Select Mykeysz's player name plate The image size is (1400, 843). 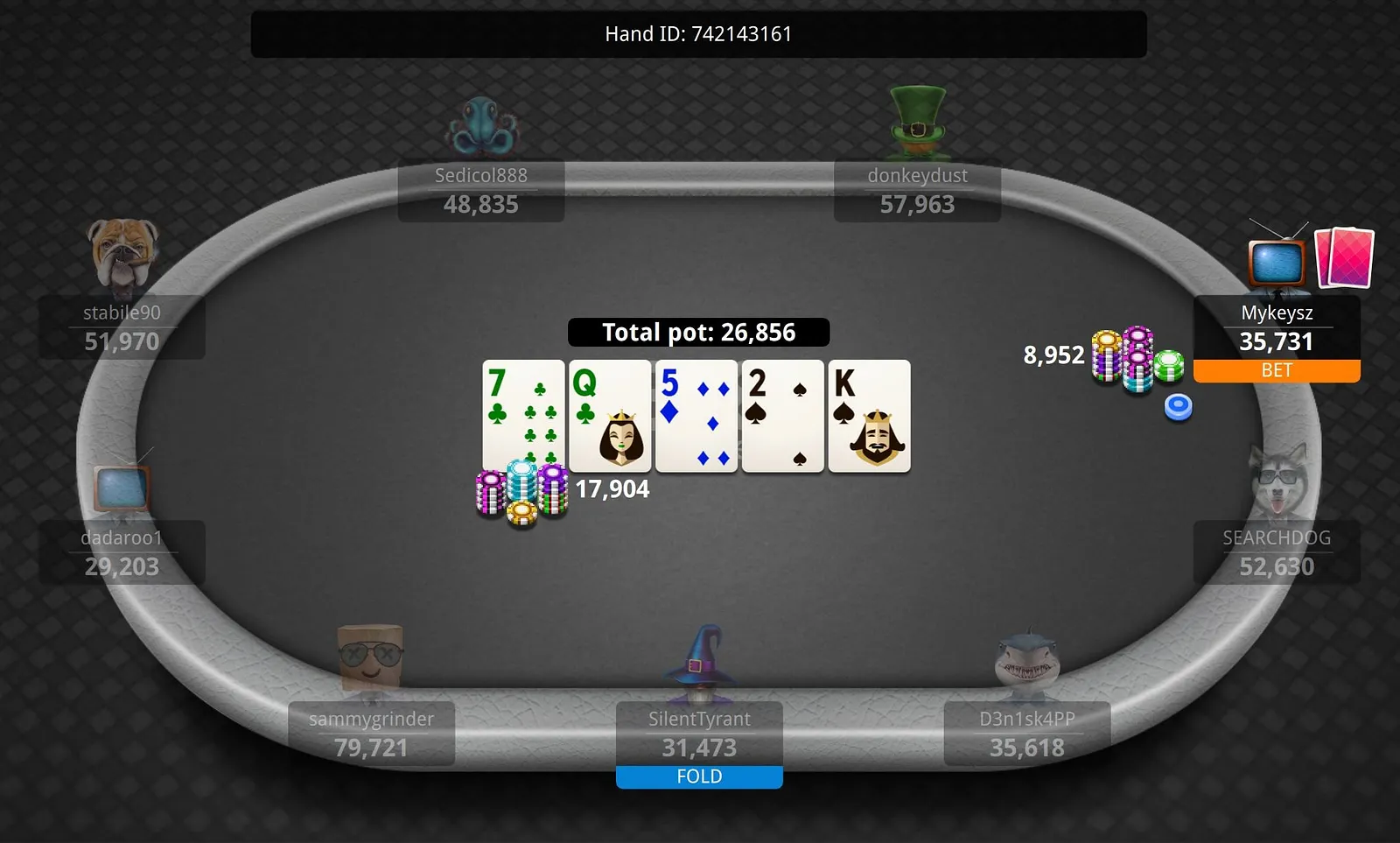(x=1277, y=327)
